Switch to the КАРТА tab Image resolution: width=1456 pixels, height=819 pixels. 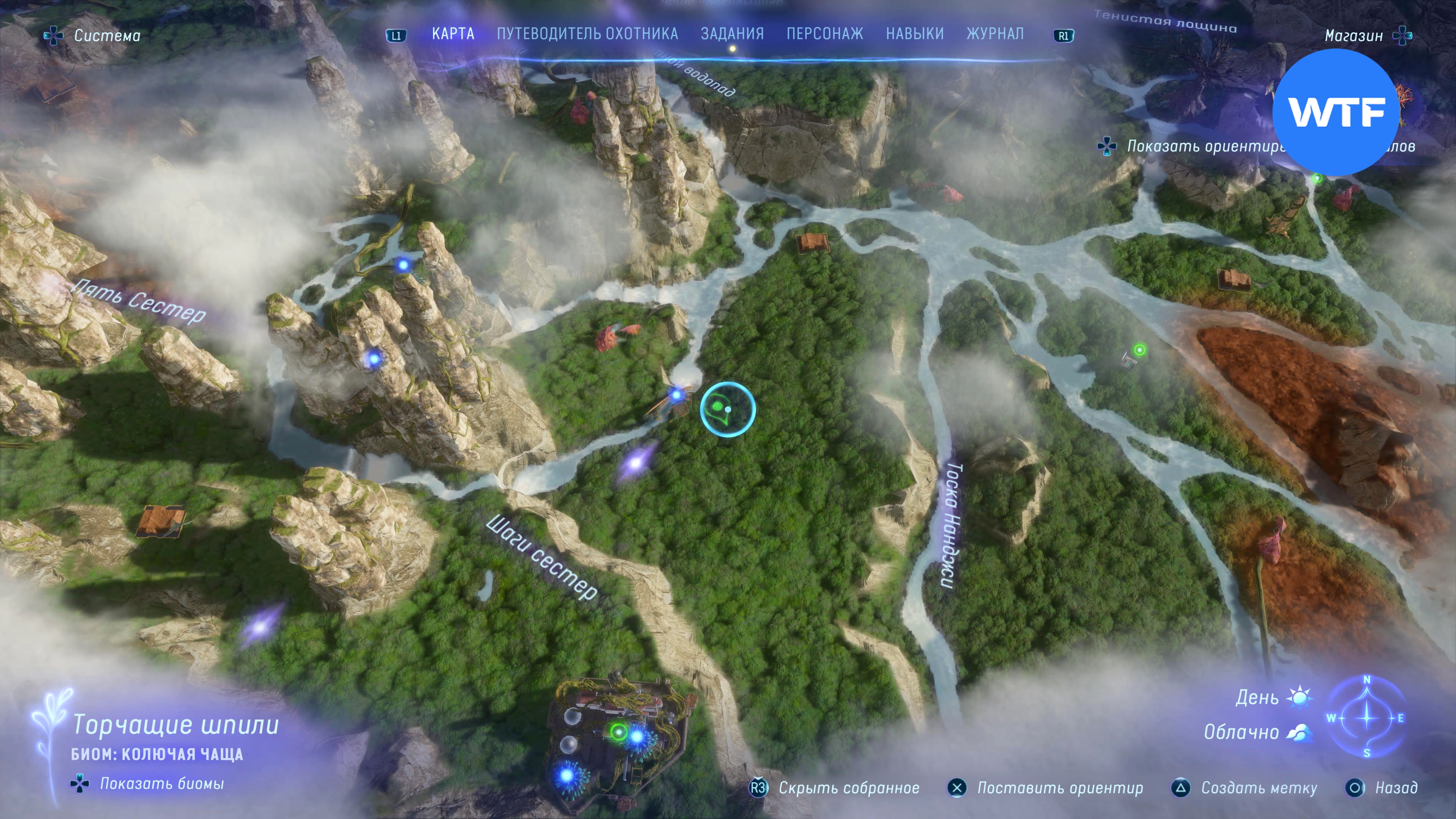(453, 34)
